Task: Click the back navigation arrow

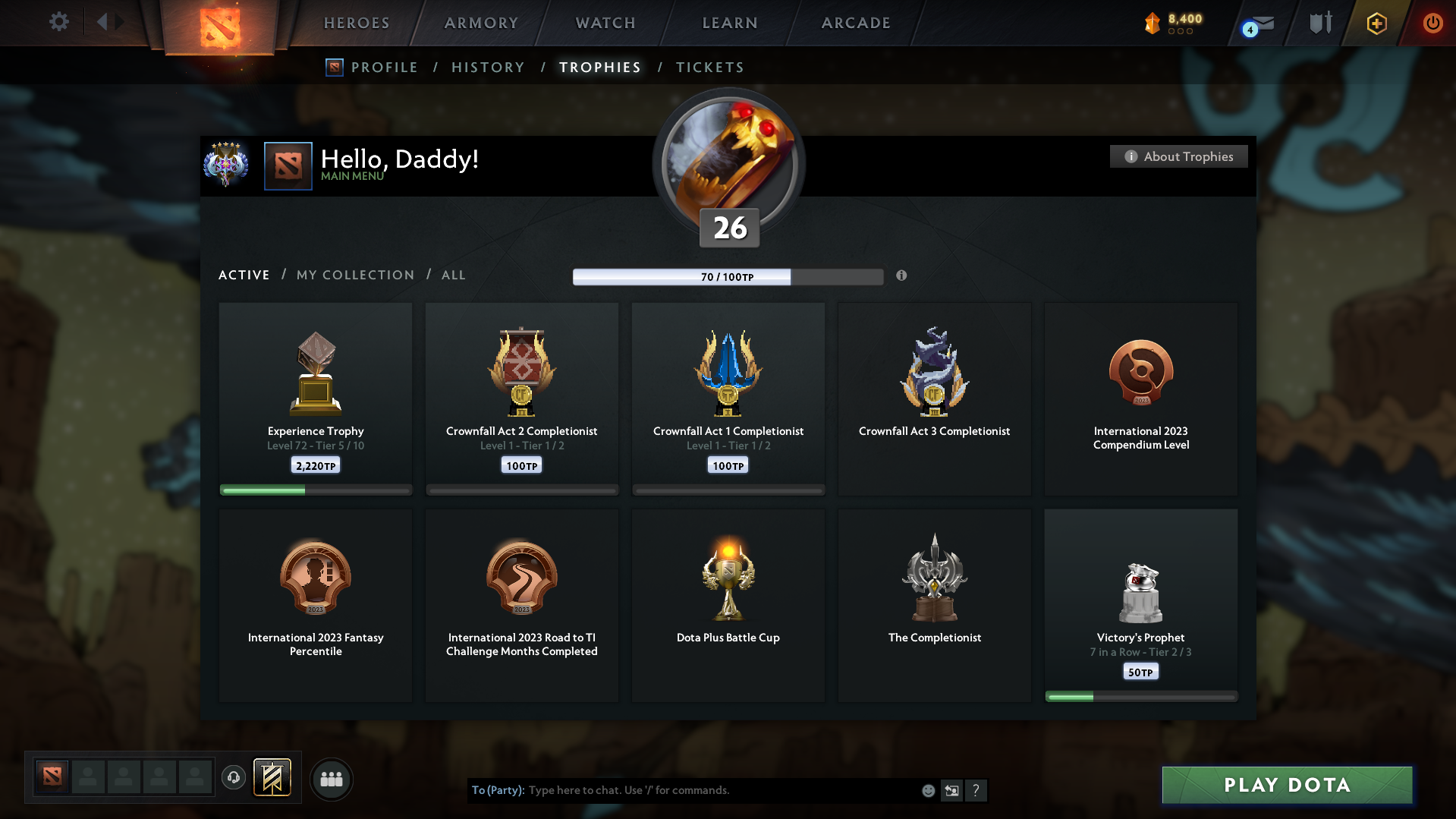Action: click(104, 23)
